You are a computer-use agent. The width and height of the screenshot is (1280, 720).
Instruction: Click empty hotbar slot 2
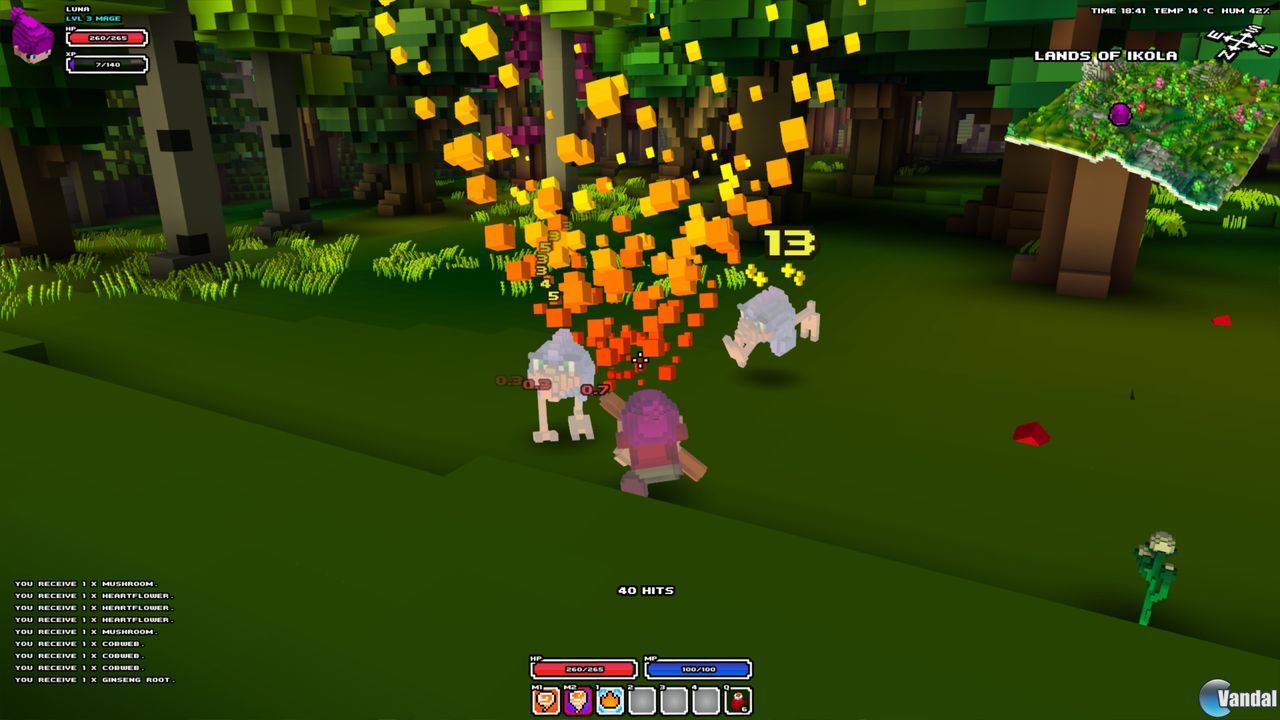point(640,700)
